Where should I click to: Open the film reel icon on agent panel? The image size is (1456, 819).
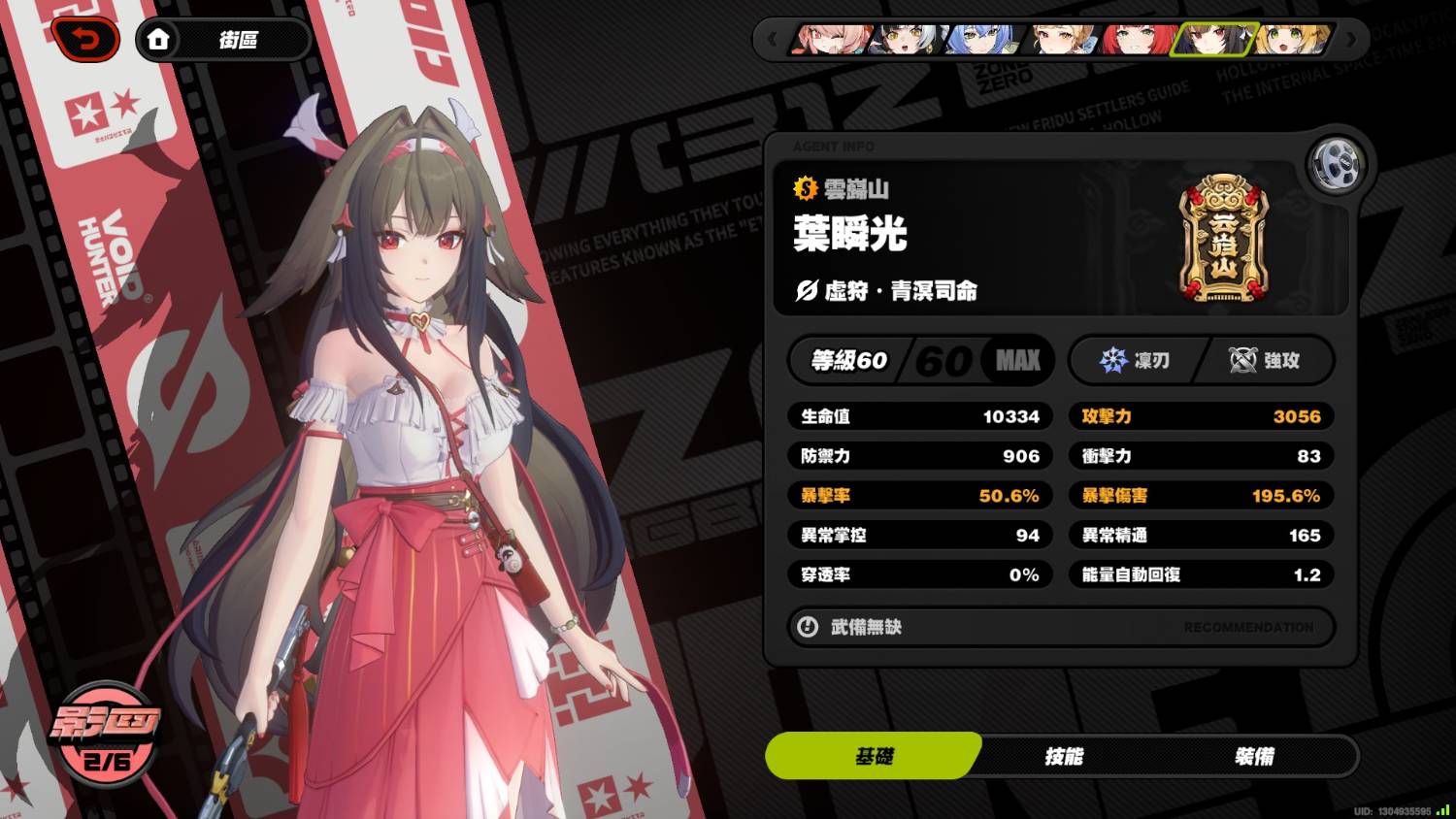(1336, 166)
